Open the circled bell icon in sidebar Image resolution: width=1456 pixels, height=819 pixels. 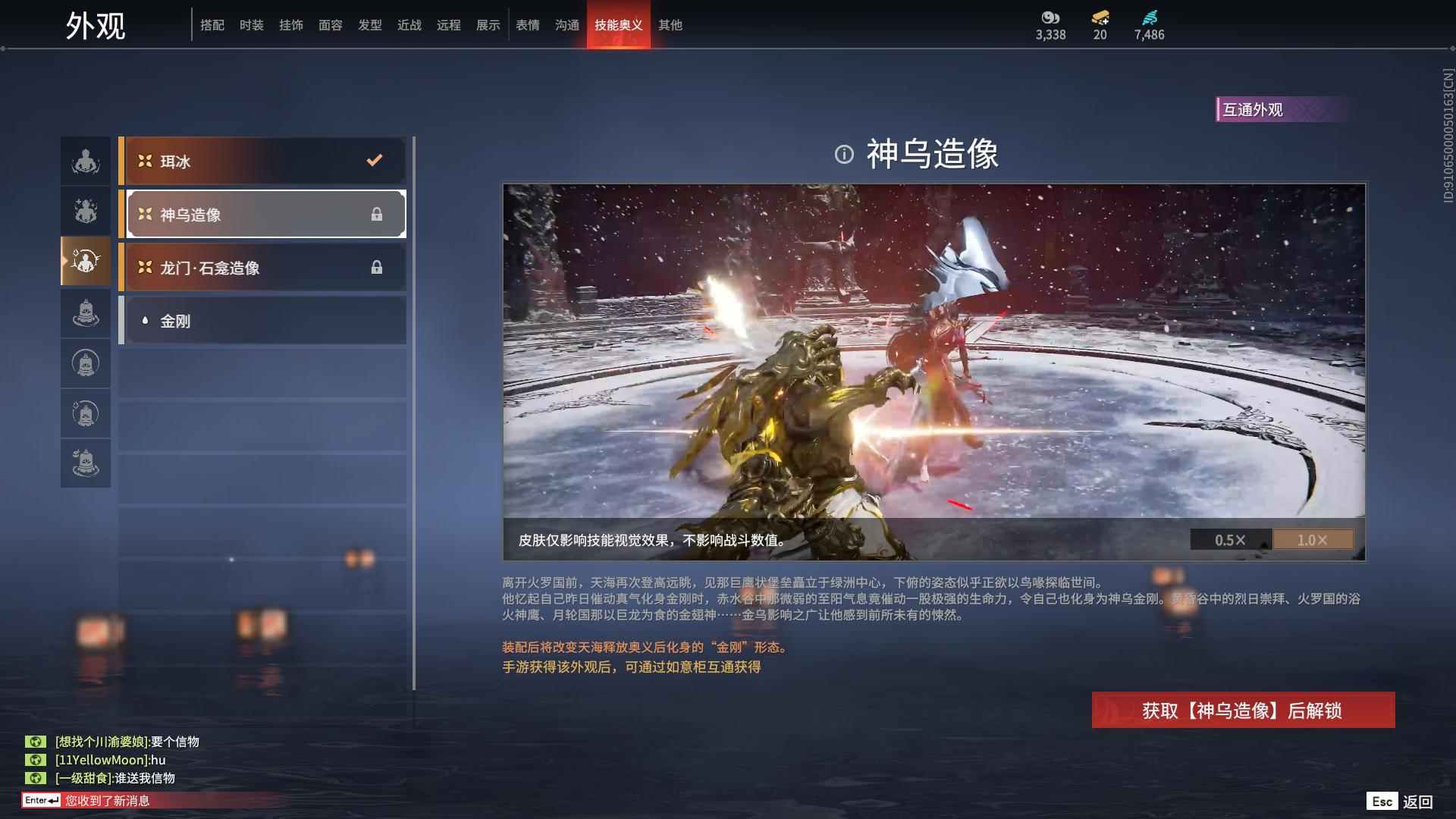86,363
